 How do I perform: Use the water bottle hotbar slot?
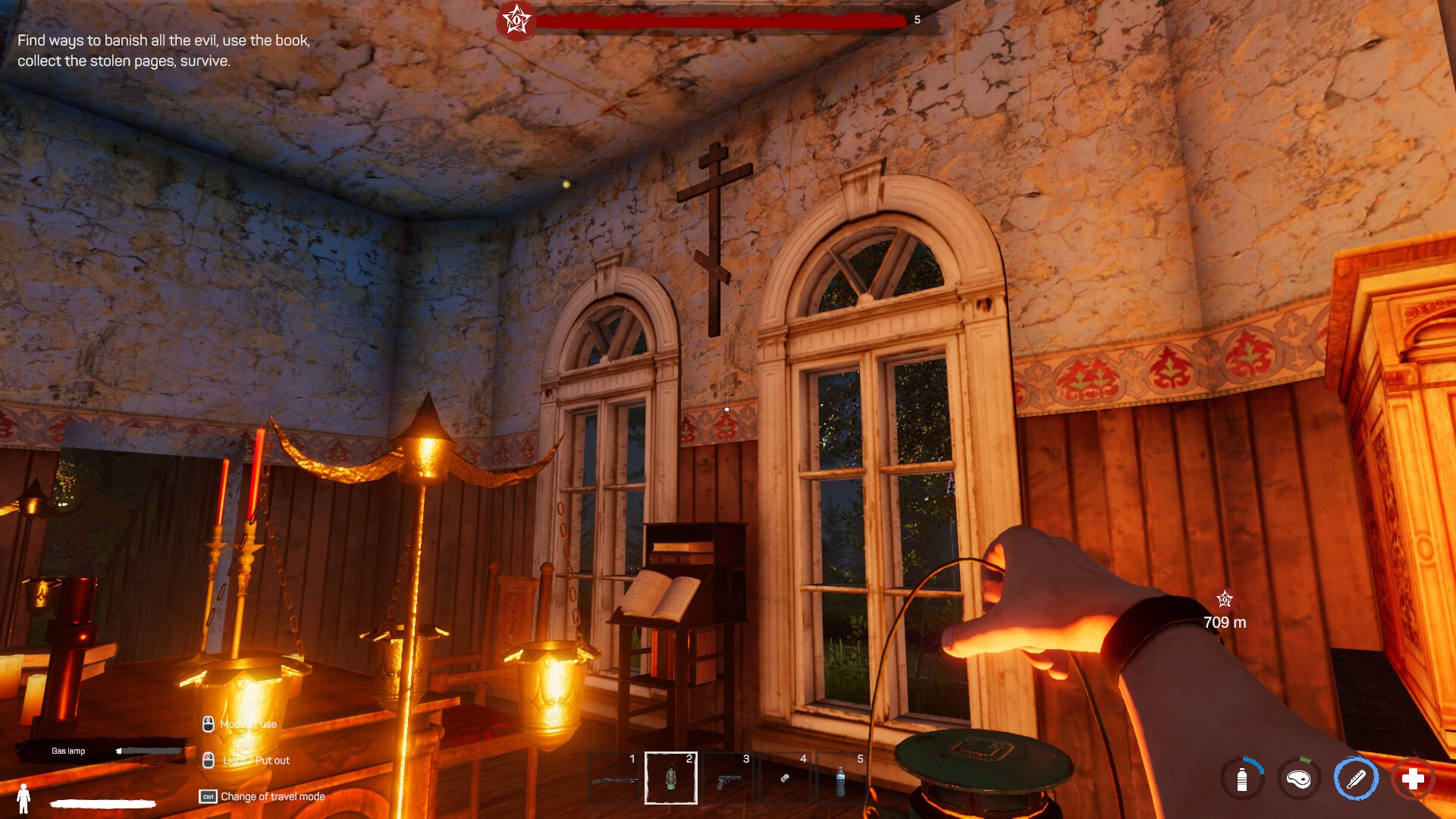[841, 778]
